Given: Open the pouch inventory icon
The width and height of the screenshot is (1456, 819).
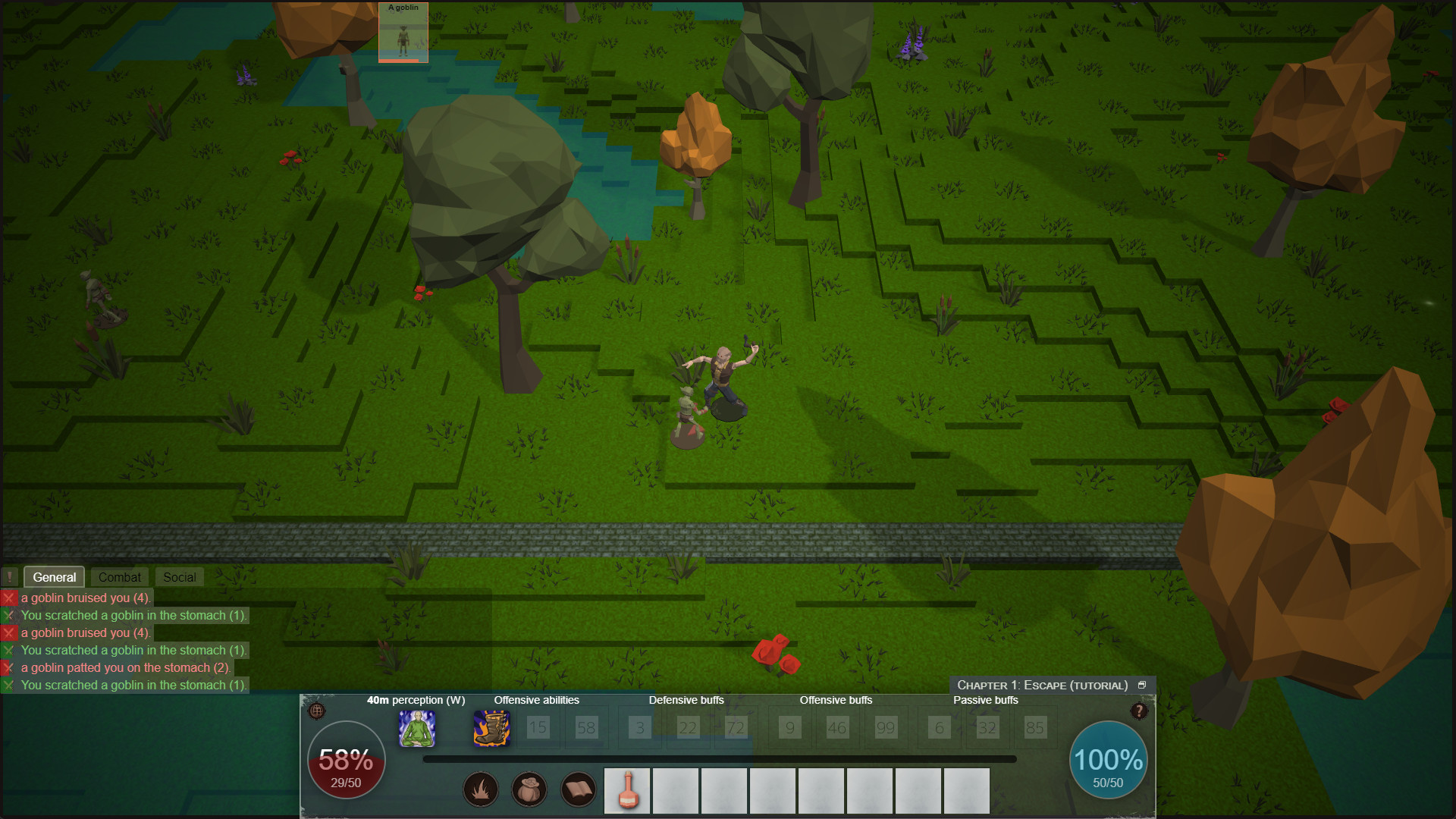Looking at the screenshot, I should [529, 789].
